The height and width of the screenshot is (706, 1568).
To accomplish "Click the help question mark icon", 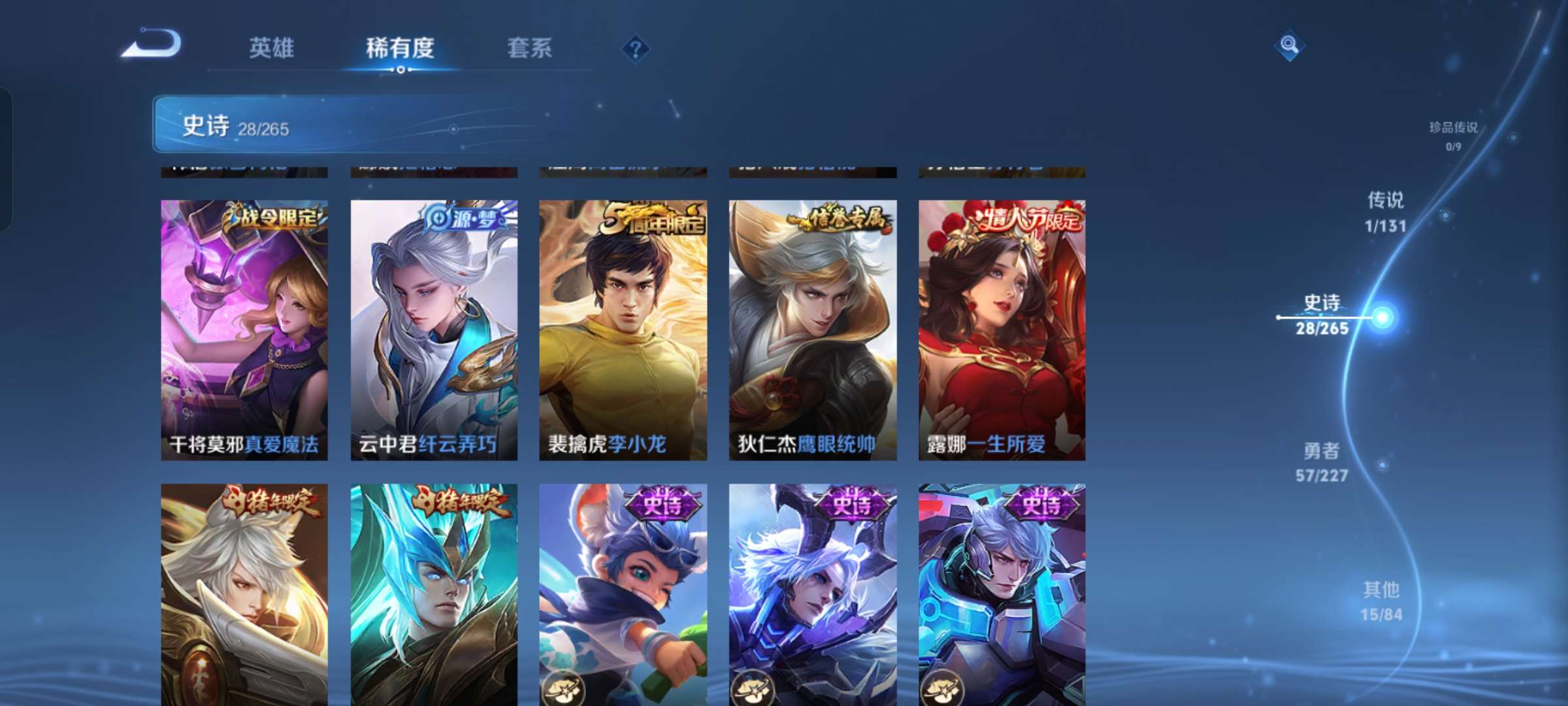I will pyautogui.click(x=636, y=48).
